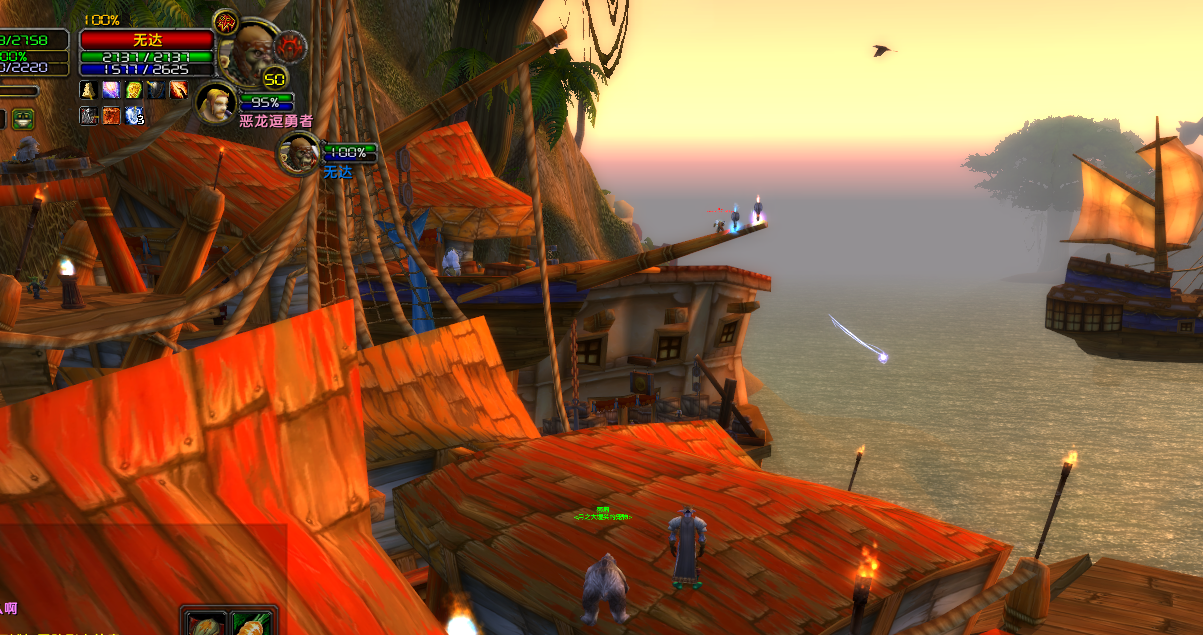Click the small orc focus portrait labeled 无达
This screenshot has width=1203, height=635.
pos(298,153)
